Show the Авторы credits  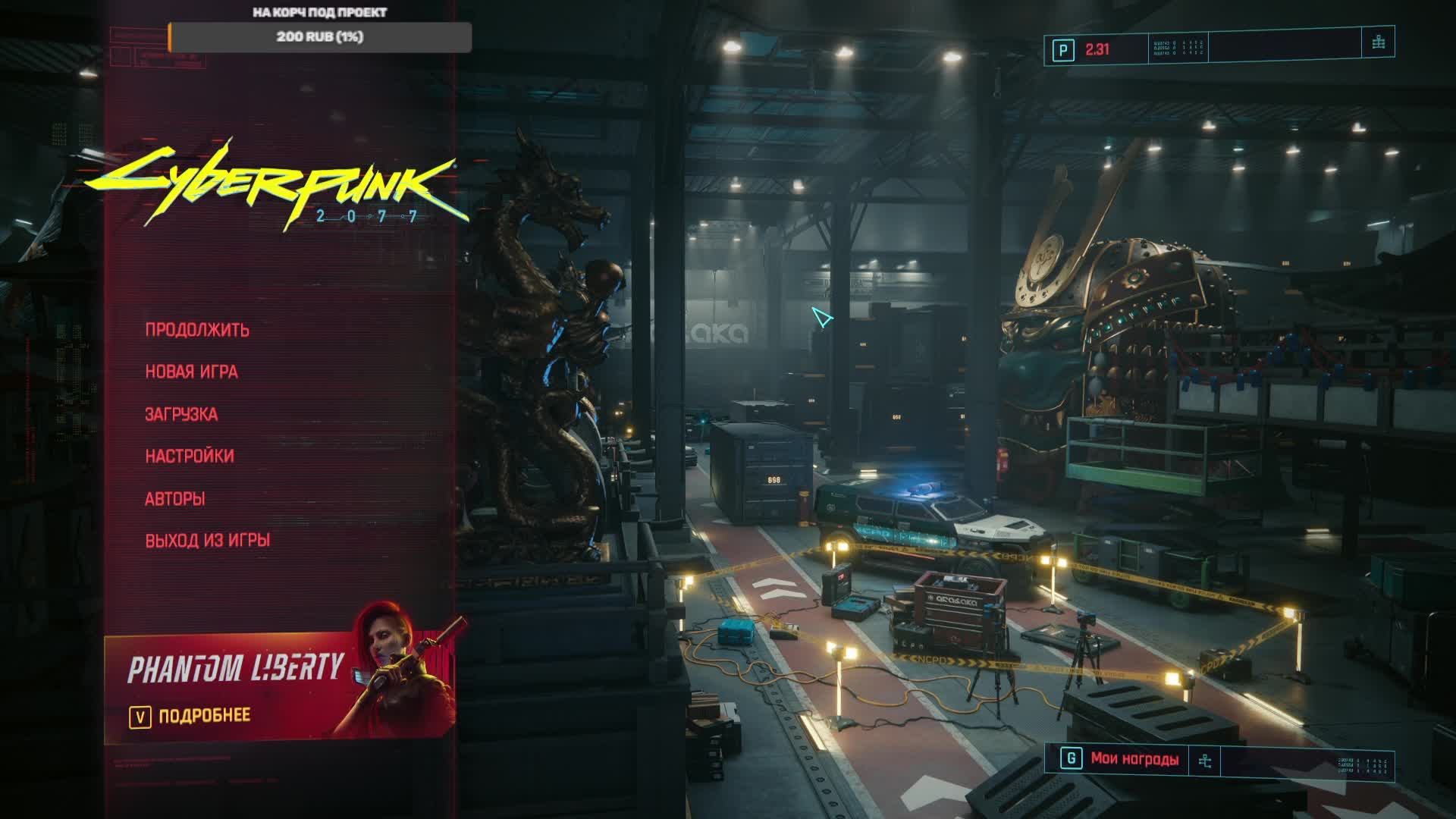click(x=175, y=499)
